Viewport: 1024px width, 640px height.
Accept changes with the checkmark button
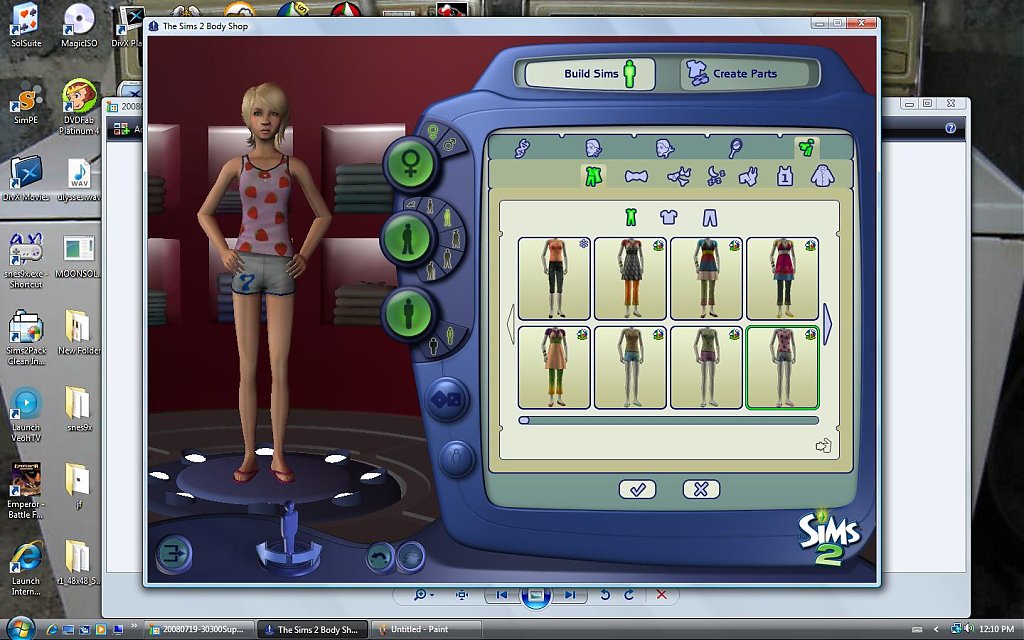pos(637,489)
